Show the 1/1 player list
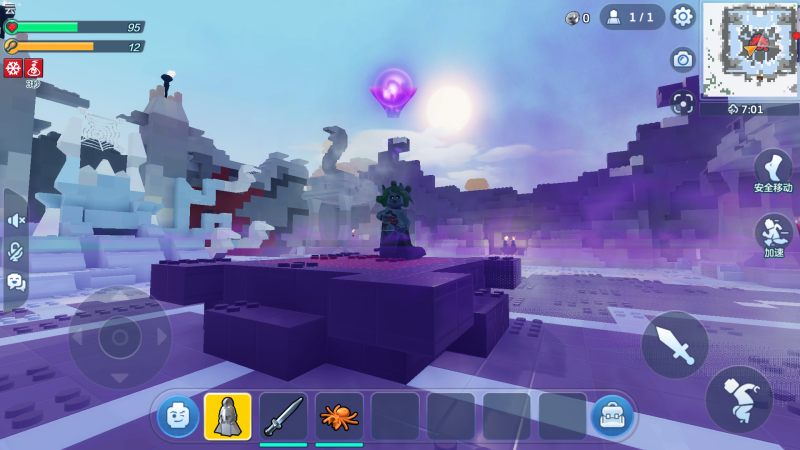The height and width of the screenshot is (450, 800). pyautogui.click(x=632, y=16)
